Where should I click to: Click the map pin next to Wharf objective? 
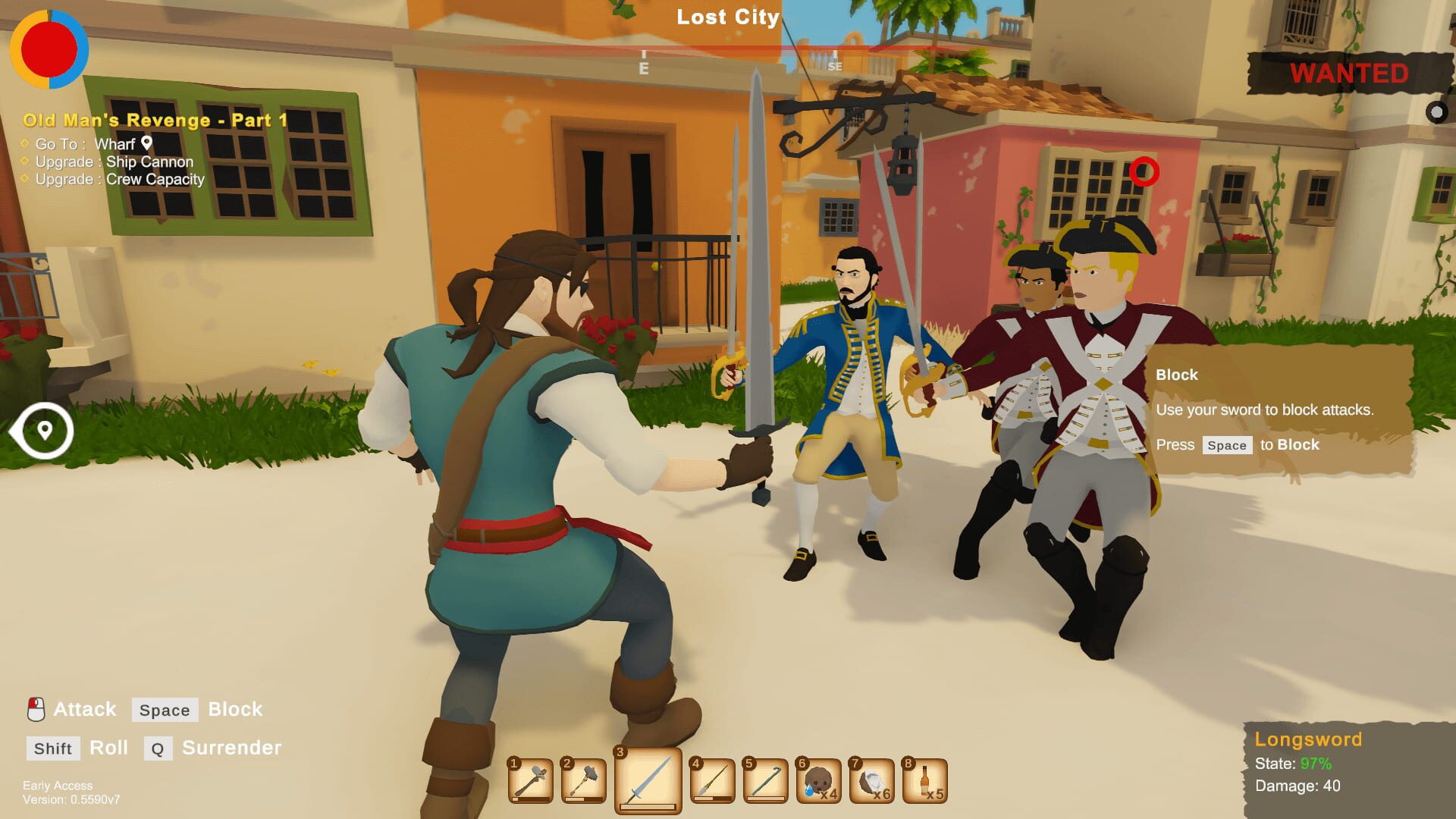coord(146,143)
